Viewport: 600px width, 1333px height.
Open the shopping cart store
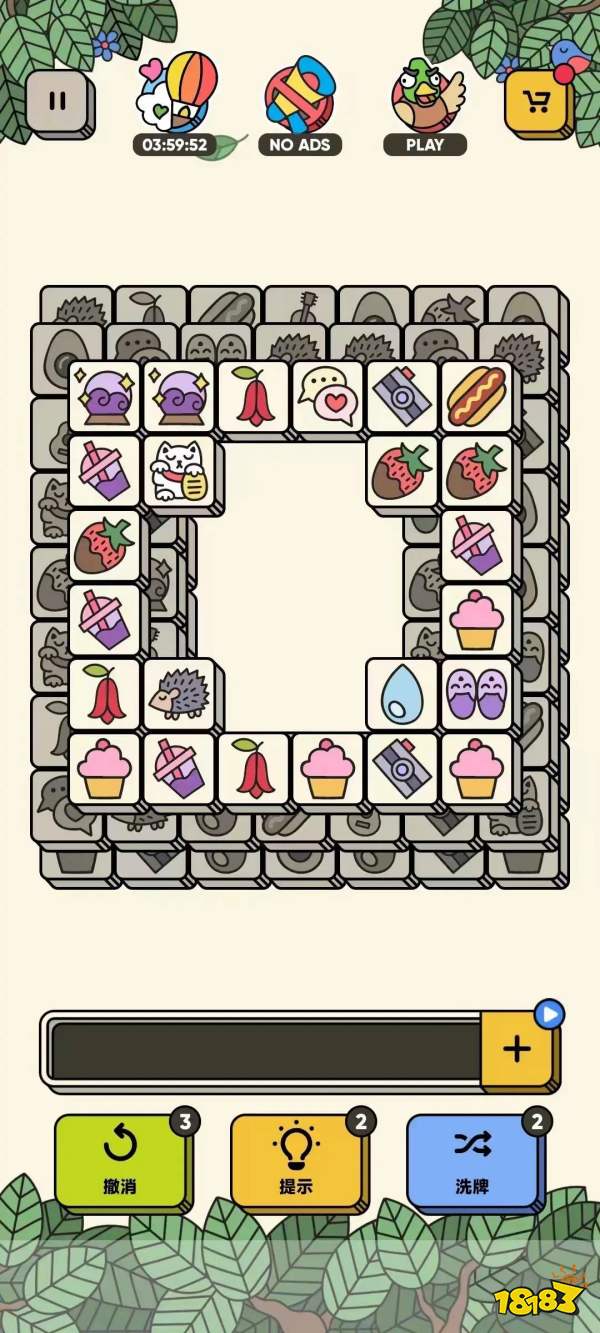[539, 102]
